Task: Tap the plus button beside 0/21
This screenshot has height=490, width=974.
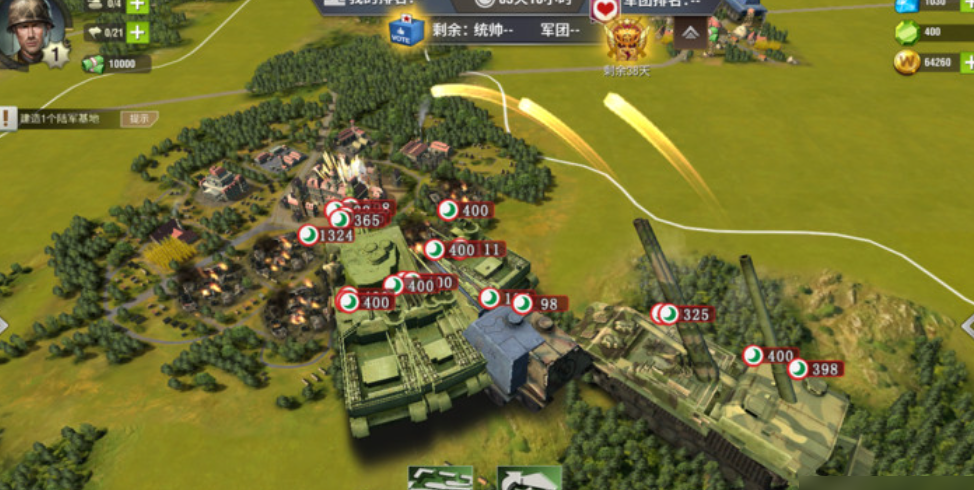Action: [x=137, y=32]
